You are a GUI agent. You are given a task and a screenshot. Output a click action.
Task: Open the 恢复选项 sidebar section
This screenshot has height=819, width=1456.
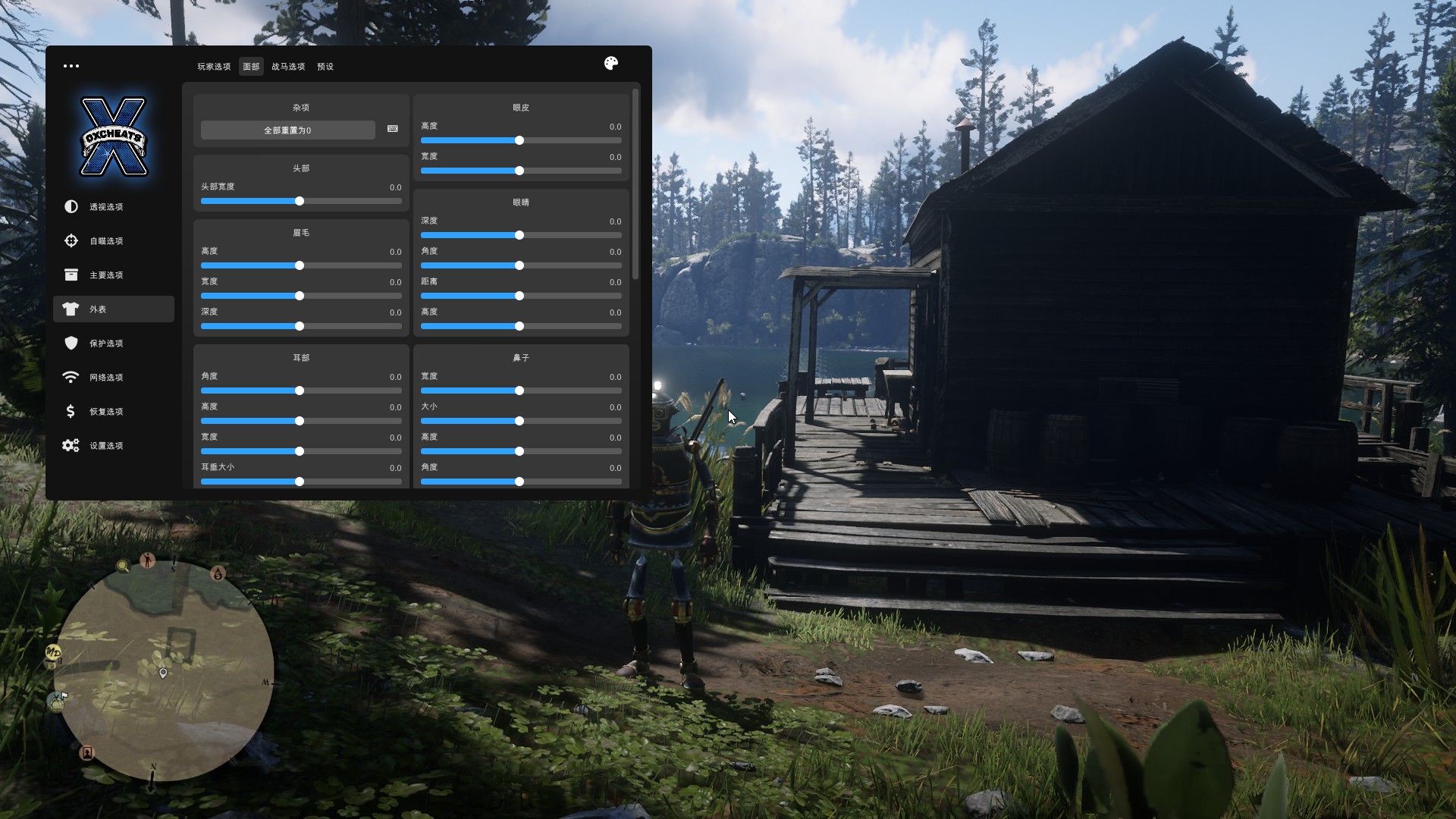point(105,412)
